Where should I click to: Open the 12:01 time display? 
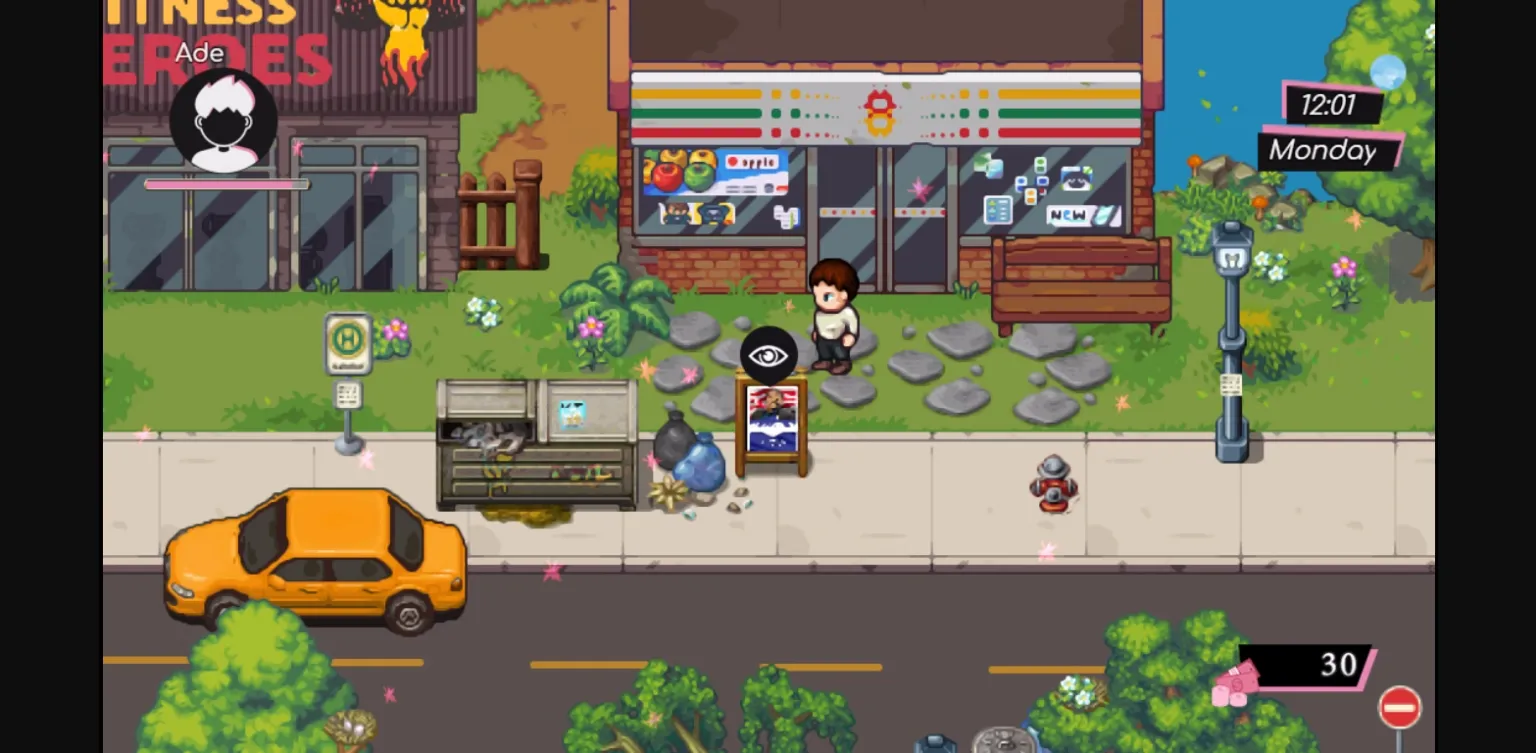pos(1330,105)
